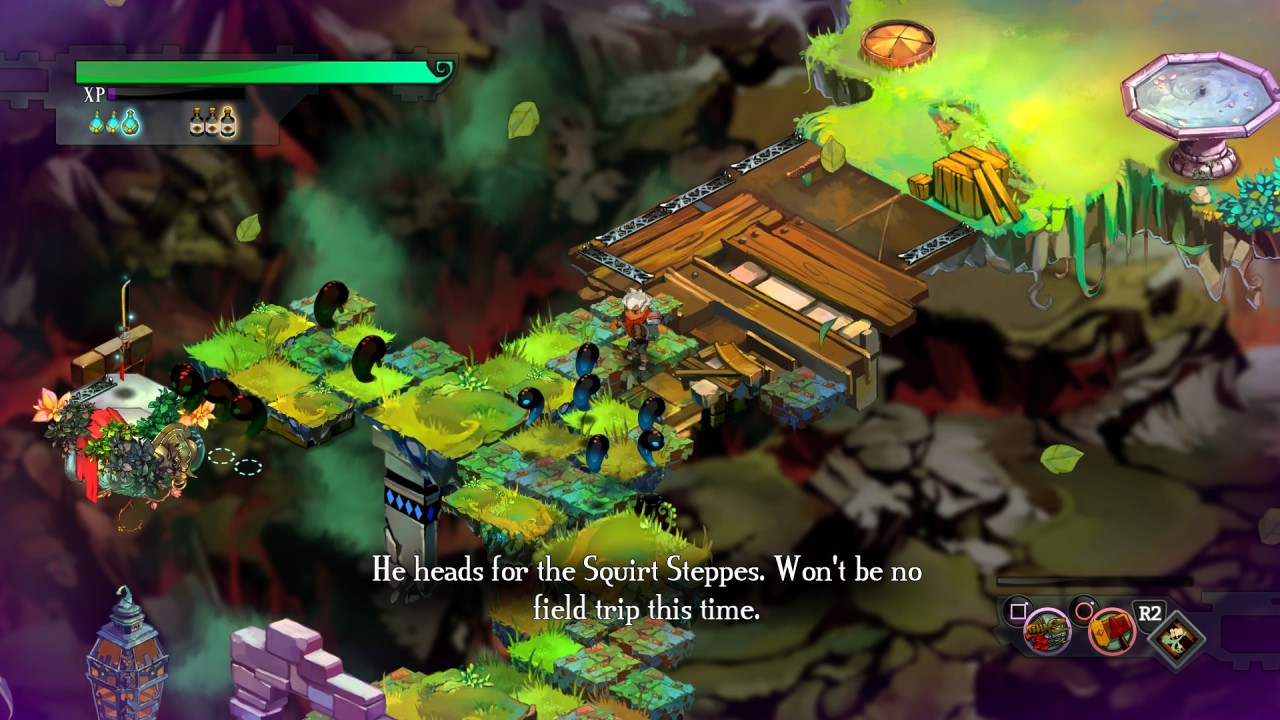
Task: Use the highlighted black tonic bottle
Action: click(x=228, y=122)
